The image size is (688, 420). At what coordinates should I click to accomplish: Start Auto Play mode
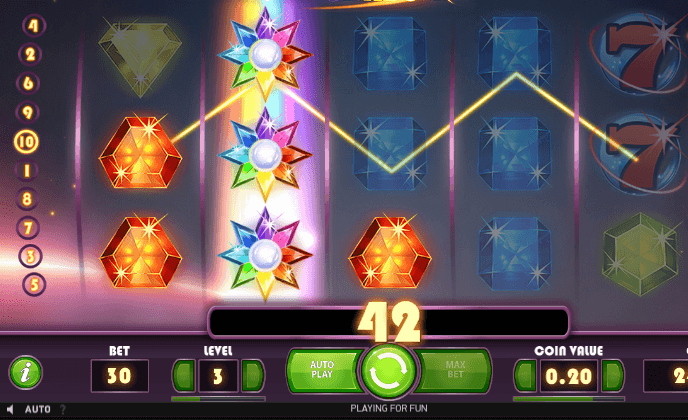click(321, 371)
